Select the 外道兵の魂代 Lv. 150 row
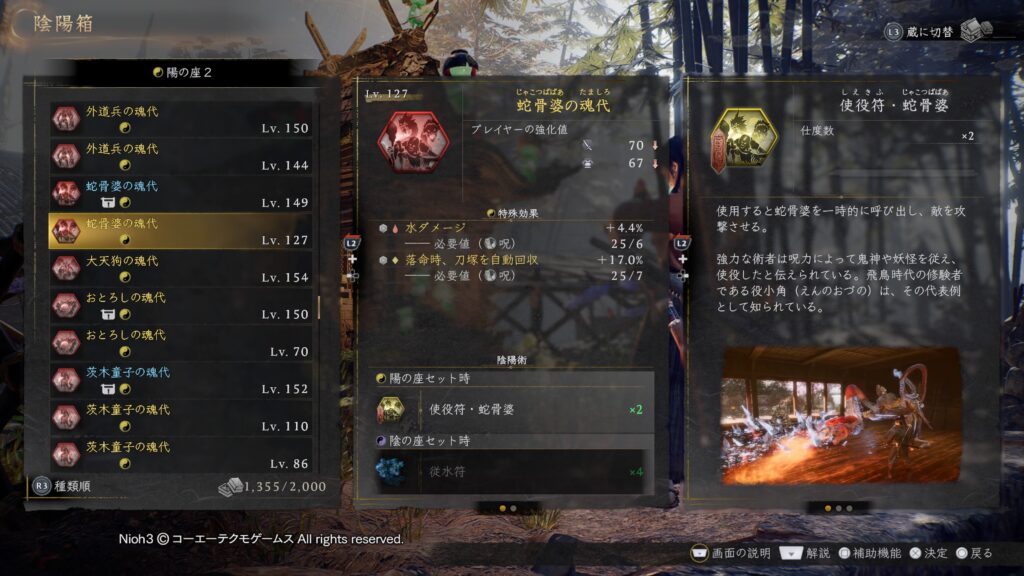 click(x=181, y=119)
